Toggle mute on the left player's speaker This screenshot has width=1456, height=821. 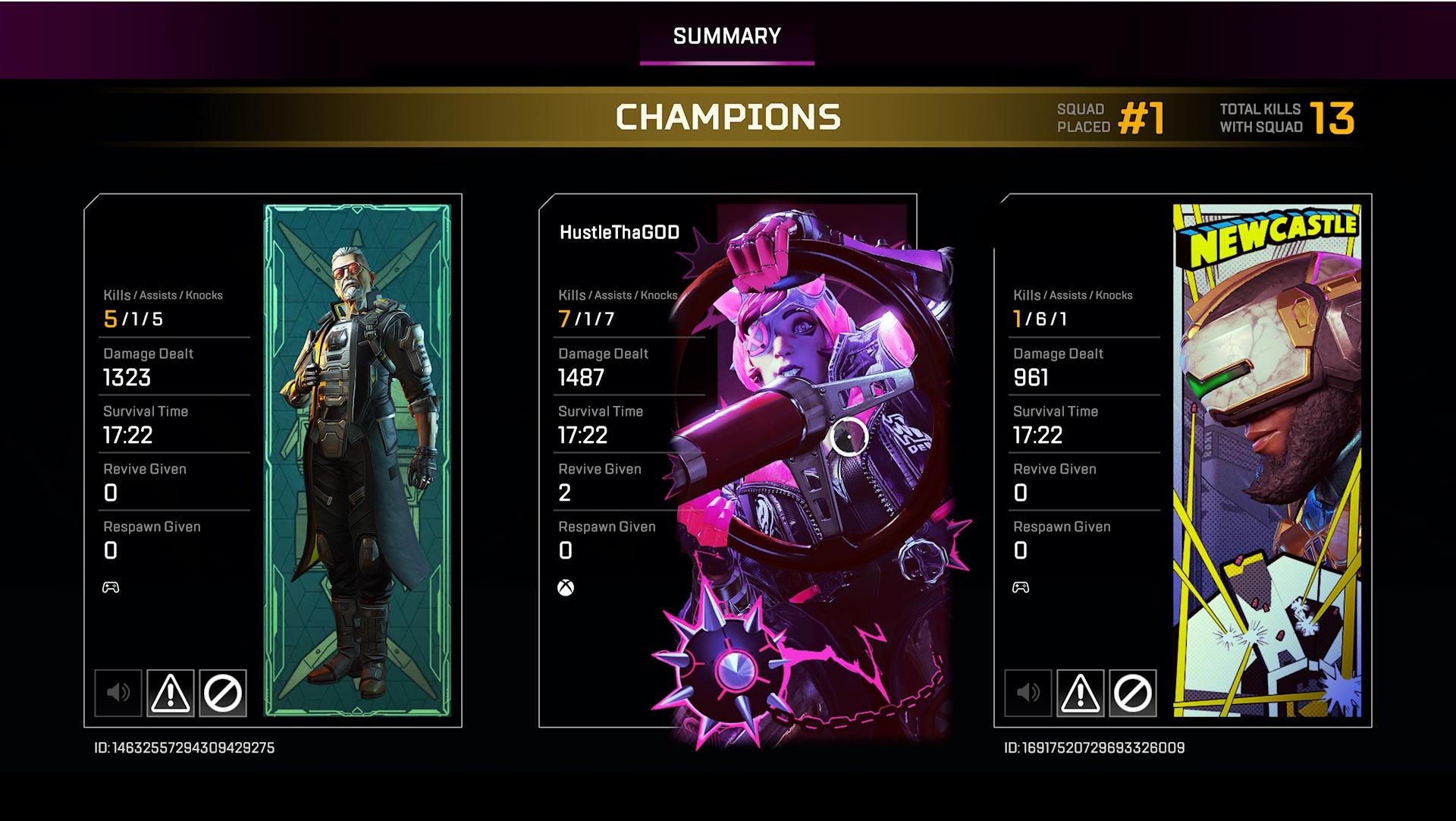point(118,694)
